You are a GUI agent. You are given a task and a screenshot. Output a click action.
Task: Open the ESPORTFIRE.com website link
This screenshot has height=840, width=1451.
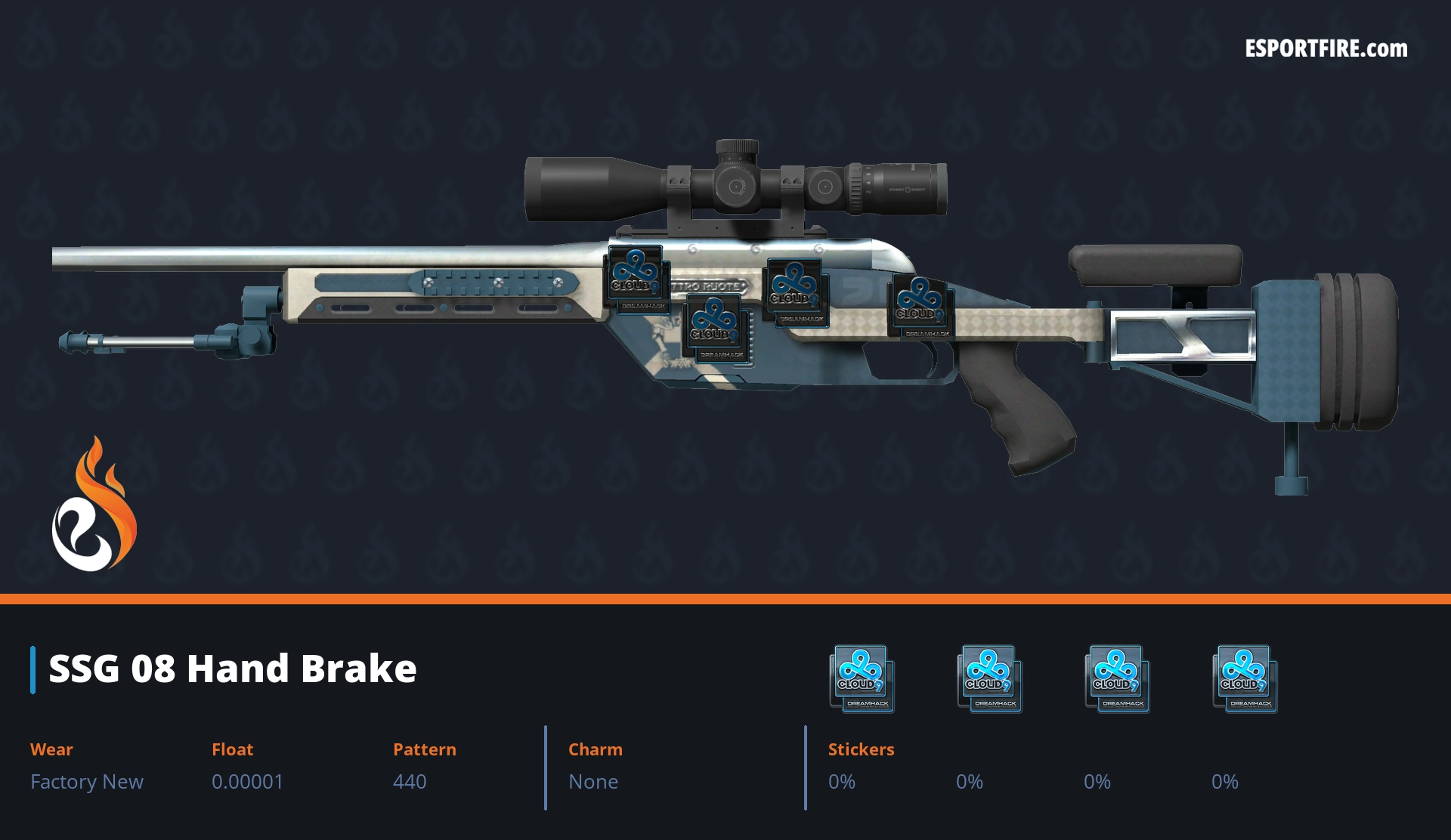1326,49
